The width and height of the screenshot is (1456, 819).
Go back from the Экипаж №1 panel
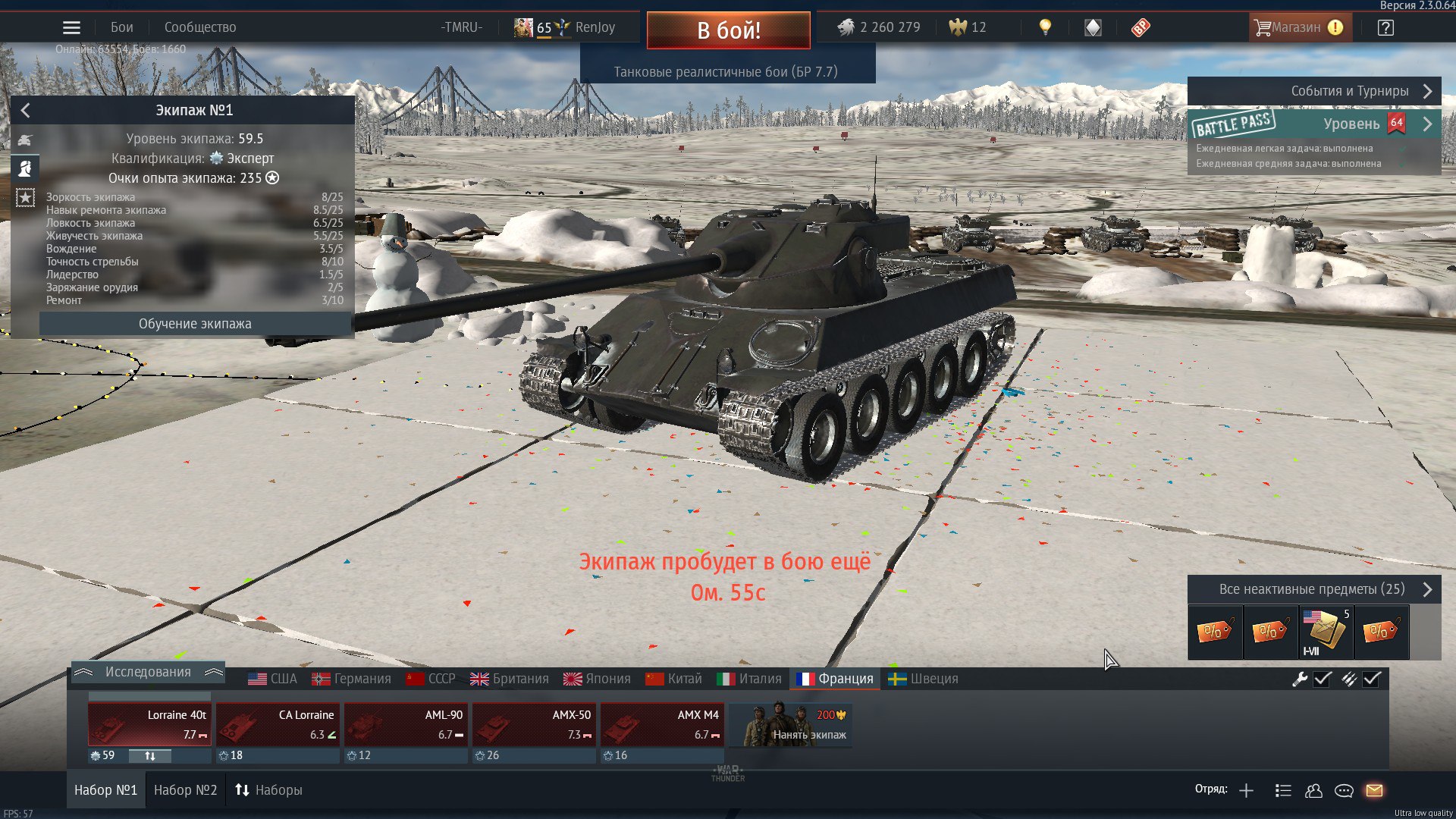(26, 111)
